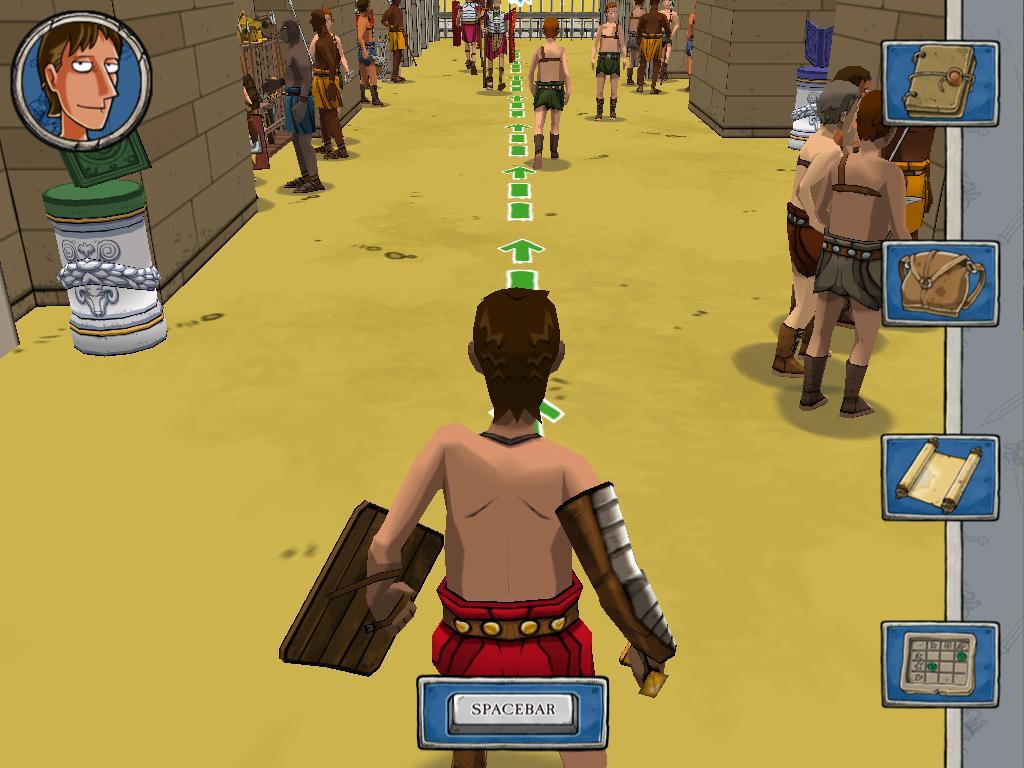This screenshot has height=768, width=1024.
Task: Open the grid map tablet
Action: 940,663
